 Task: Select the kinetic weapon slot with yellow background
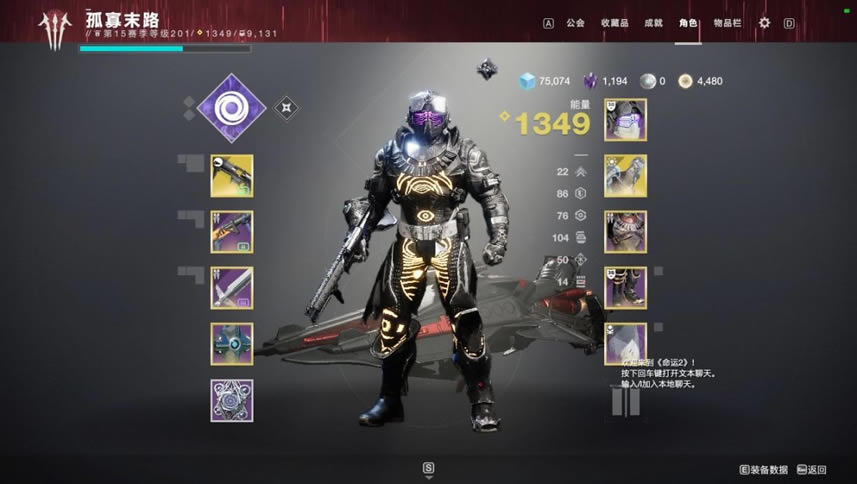(x=232, y=176)
